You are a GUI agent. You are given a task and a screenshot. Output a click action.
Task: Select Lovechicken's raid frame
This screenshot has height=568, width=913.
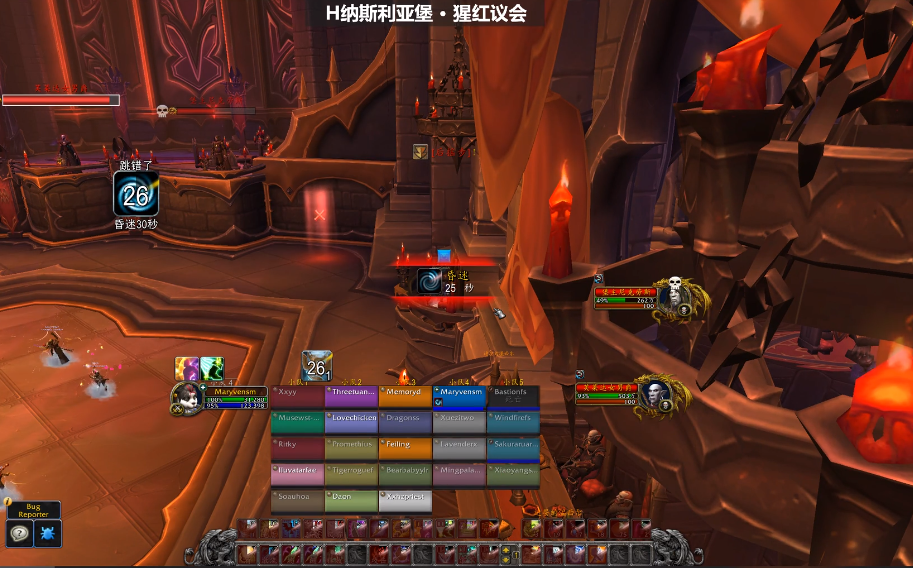tap(352, 422)
